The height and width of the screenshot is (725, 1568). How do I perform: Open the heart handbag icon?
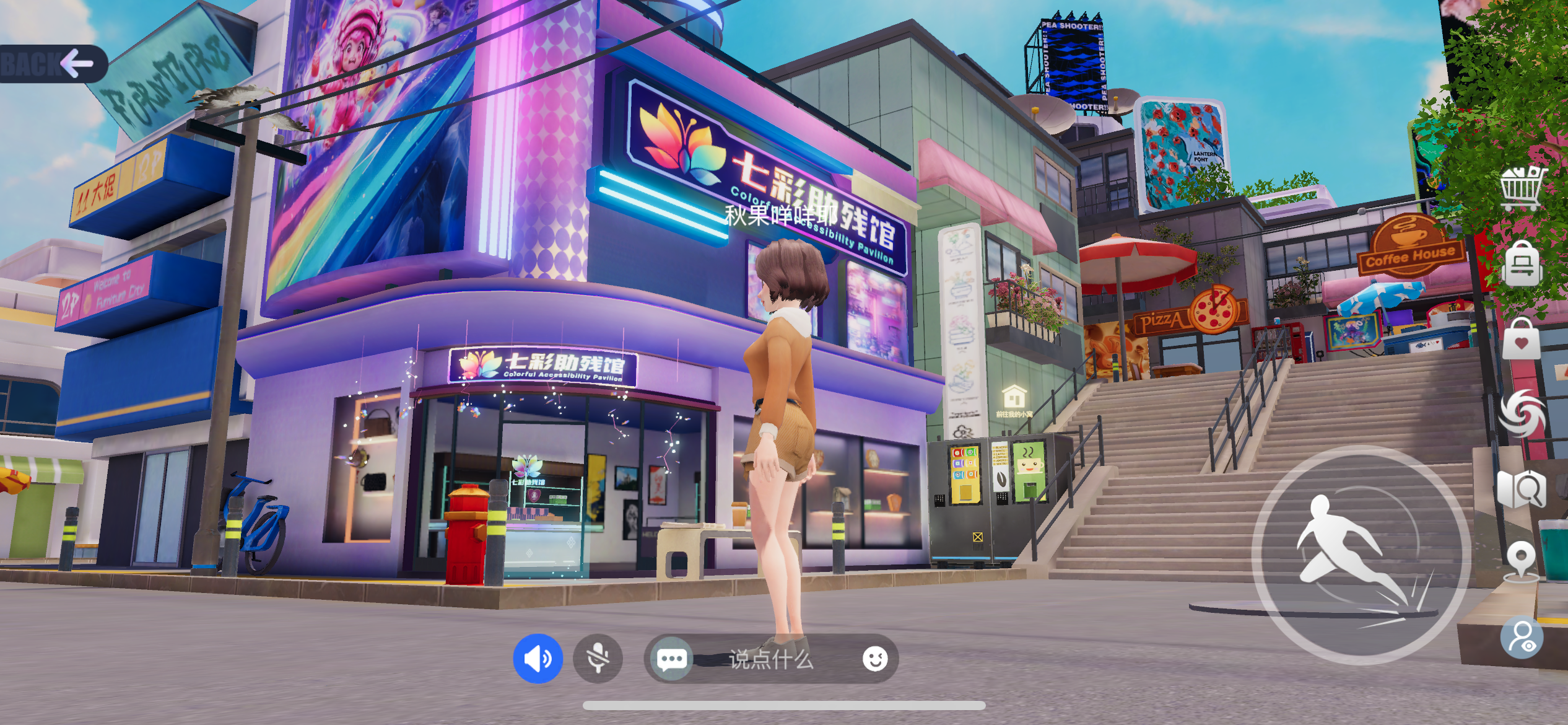(1522, 340)
